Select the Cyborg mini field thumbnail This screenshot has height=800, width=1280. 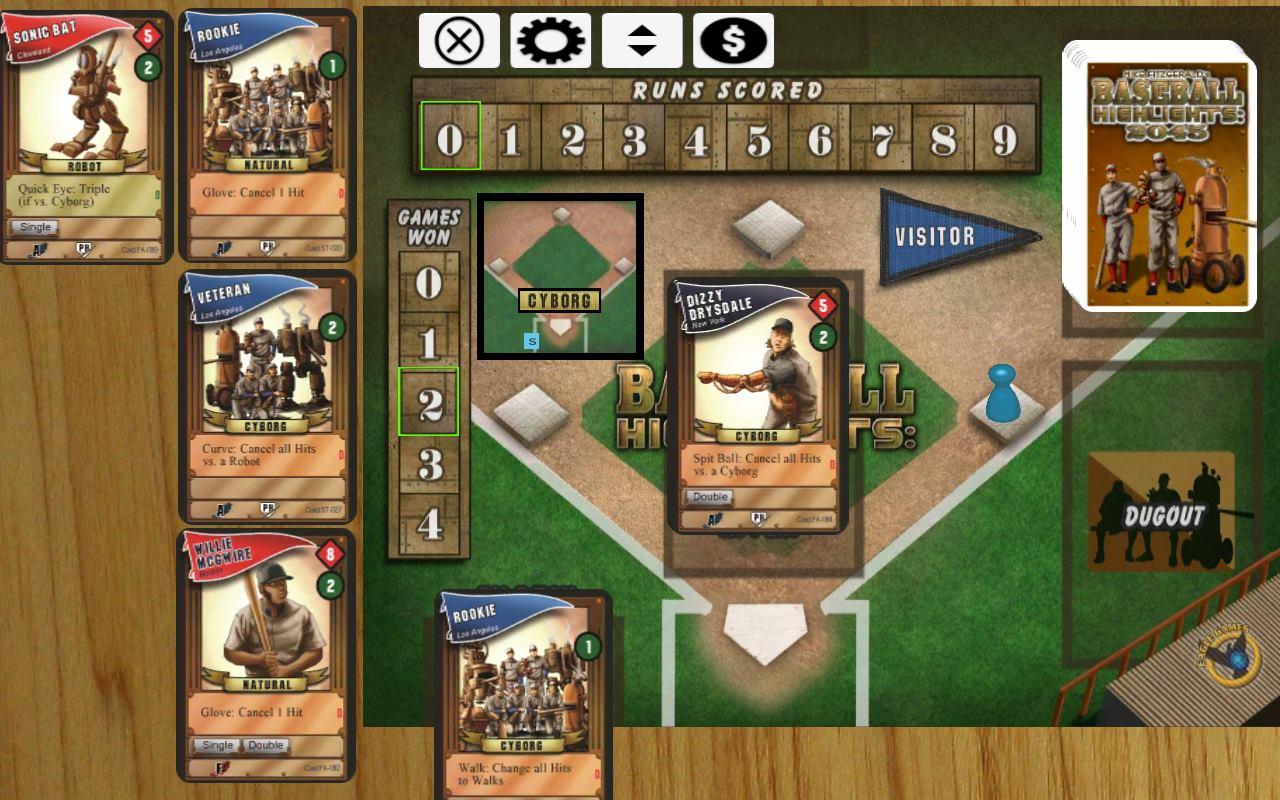coord(560,277)
